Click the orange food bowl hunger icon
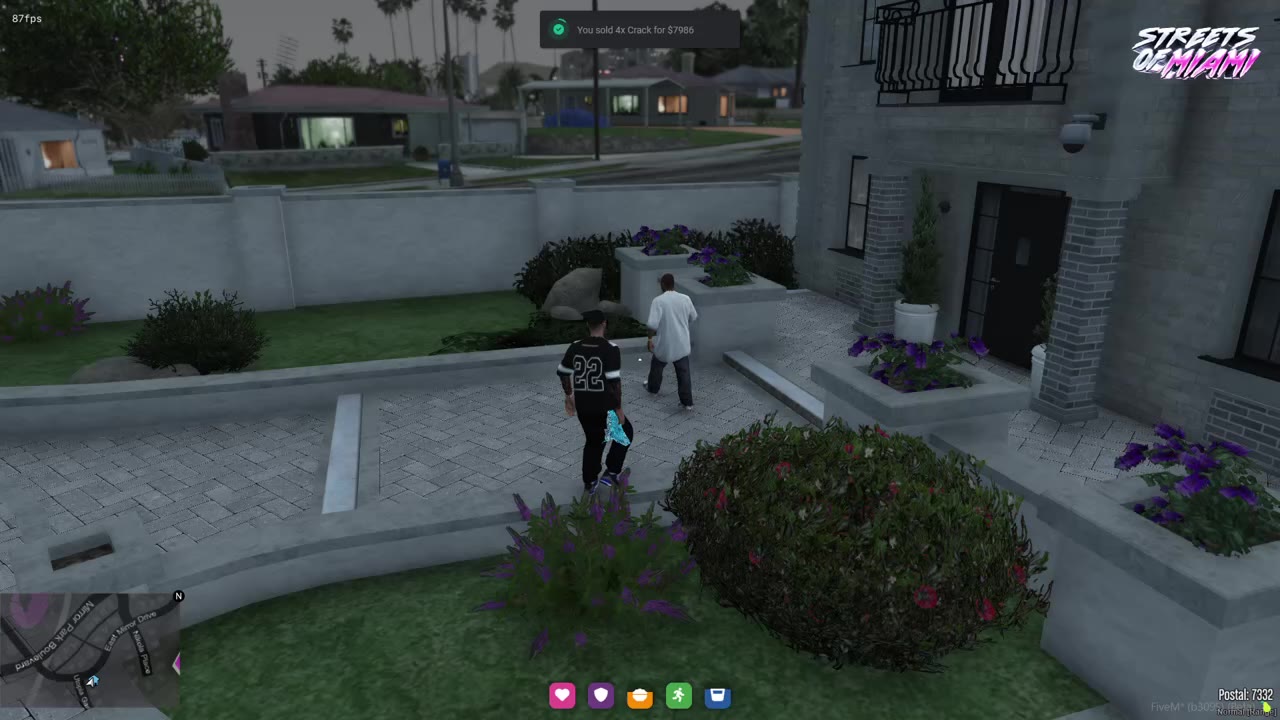The width and height of the screenshot is (1280, 720). tap(640, 696)
